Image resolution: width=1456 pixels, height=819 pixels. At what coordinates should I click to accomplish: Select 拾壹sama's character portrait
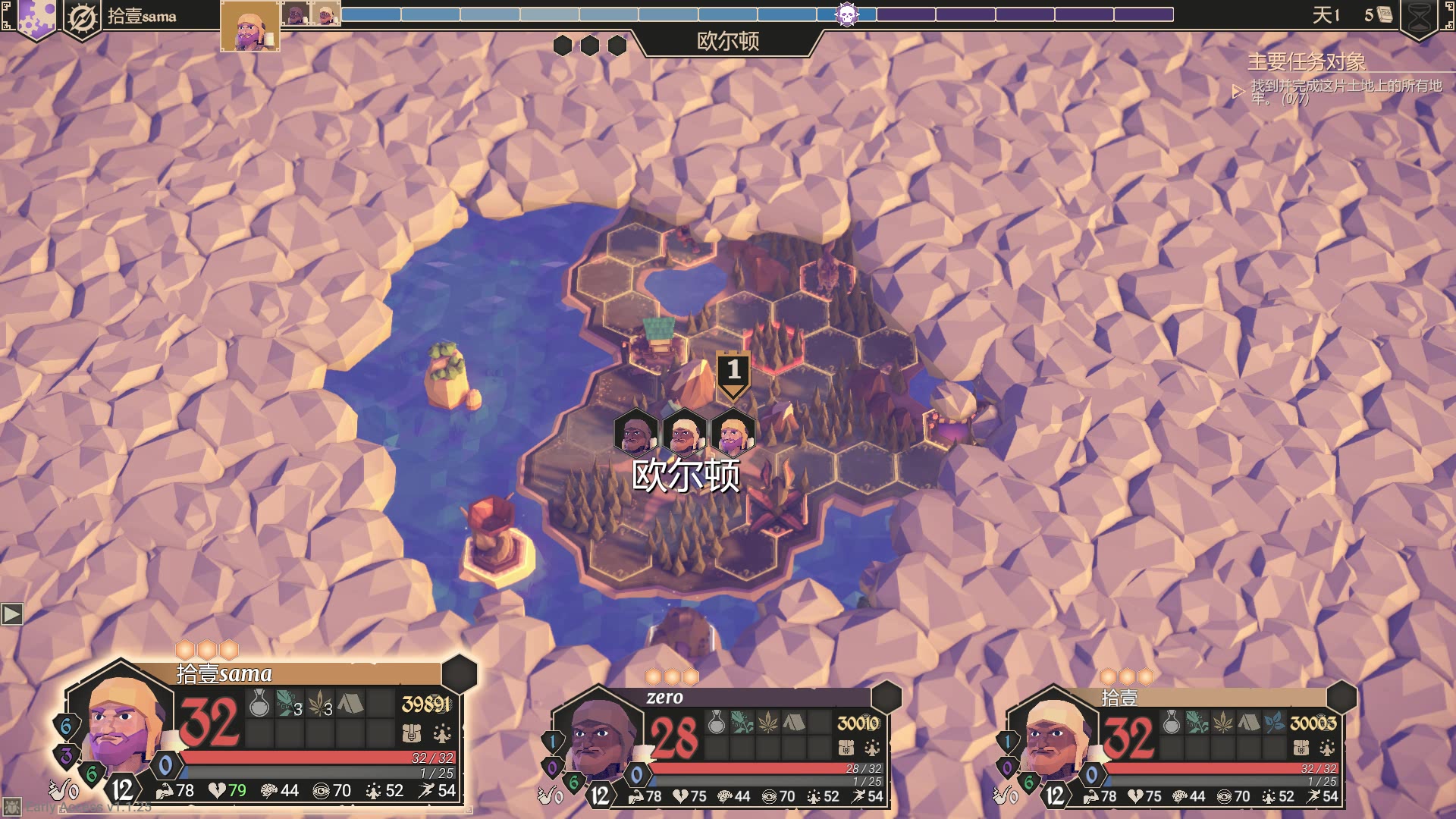[121, 722]
